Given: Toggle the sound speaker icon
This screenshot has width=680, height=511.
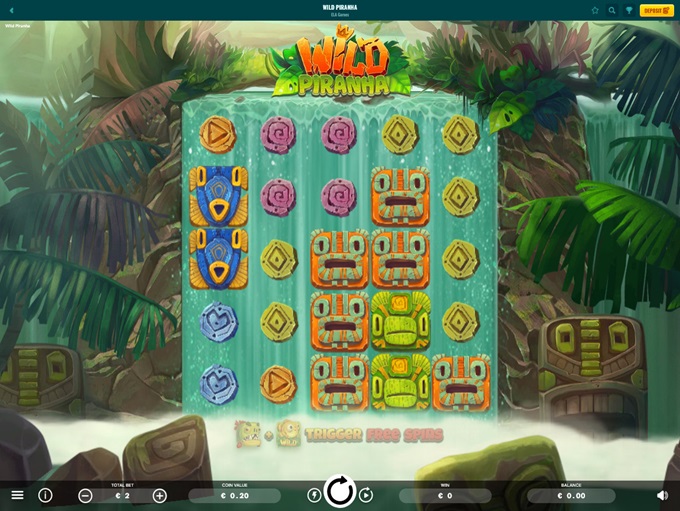Looking at the screenshot, I should pos(662,495).
